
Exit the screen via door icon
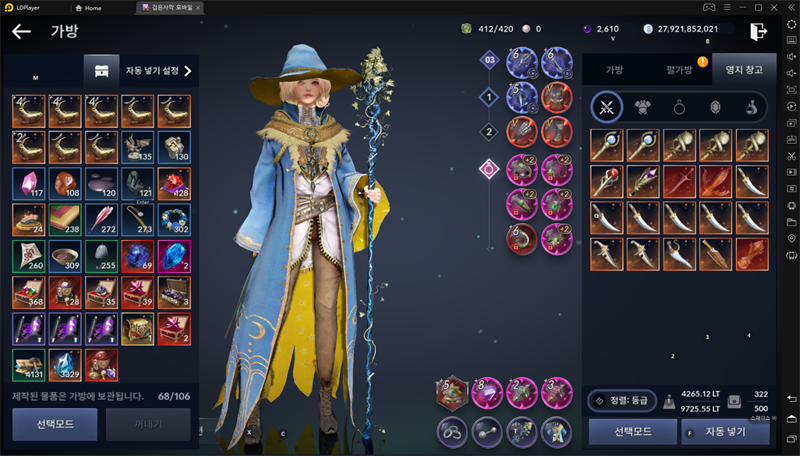coord(759,31)
